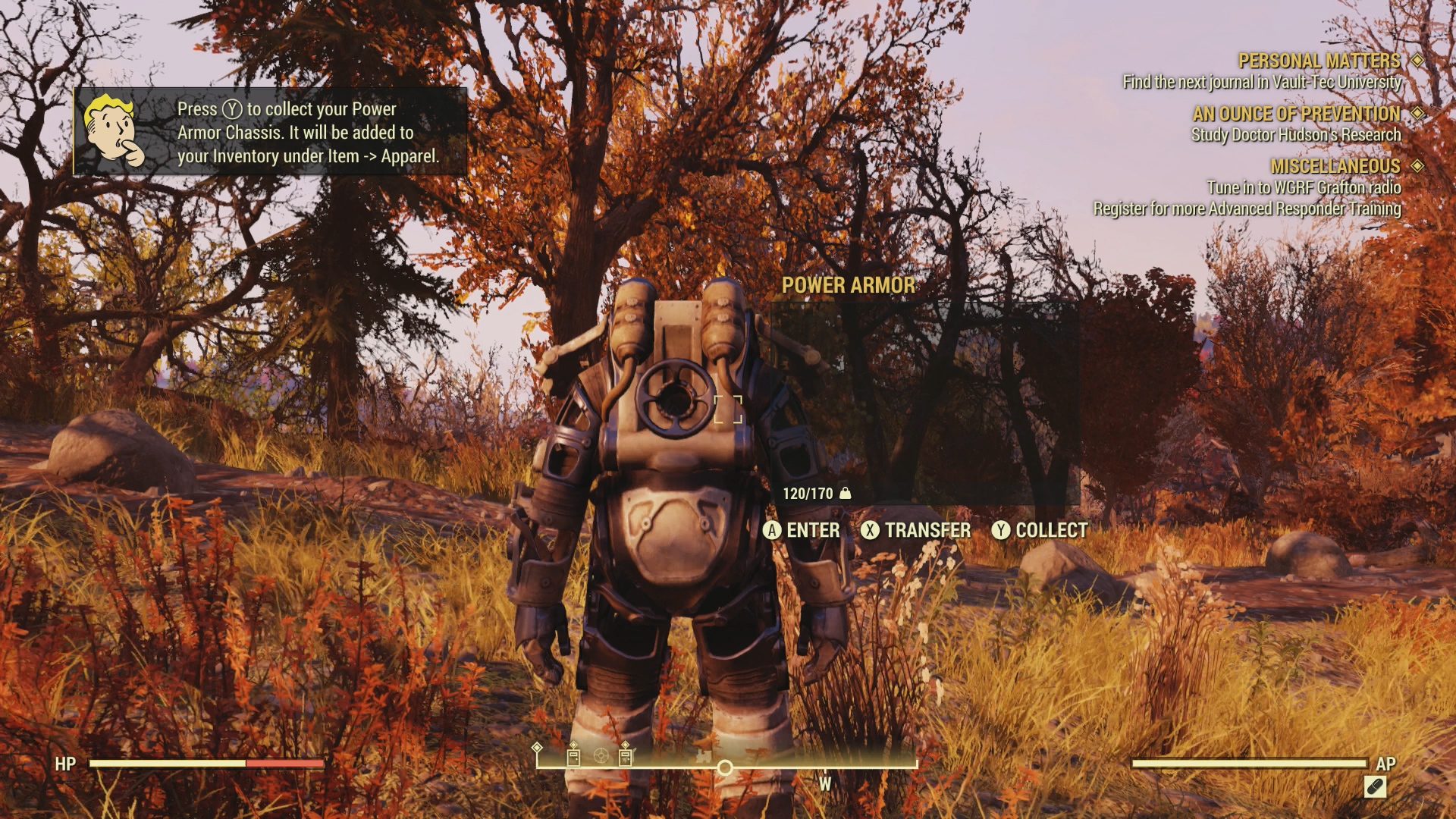This screenshot has height=819, width=1456.
Task: Expand the MISCELLANEOUS quest entry
Action: 1335,165
